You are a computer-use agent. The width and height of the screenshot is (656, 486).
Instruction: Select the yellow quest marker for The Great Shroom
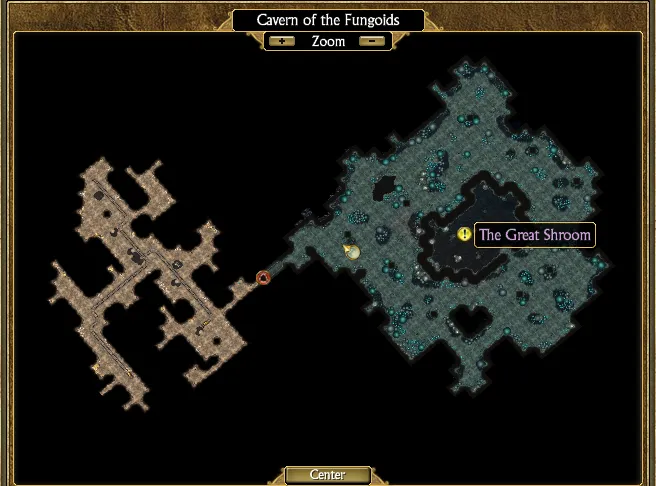click(464, 234)
